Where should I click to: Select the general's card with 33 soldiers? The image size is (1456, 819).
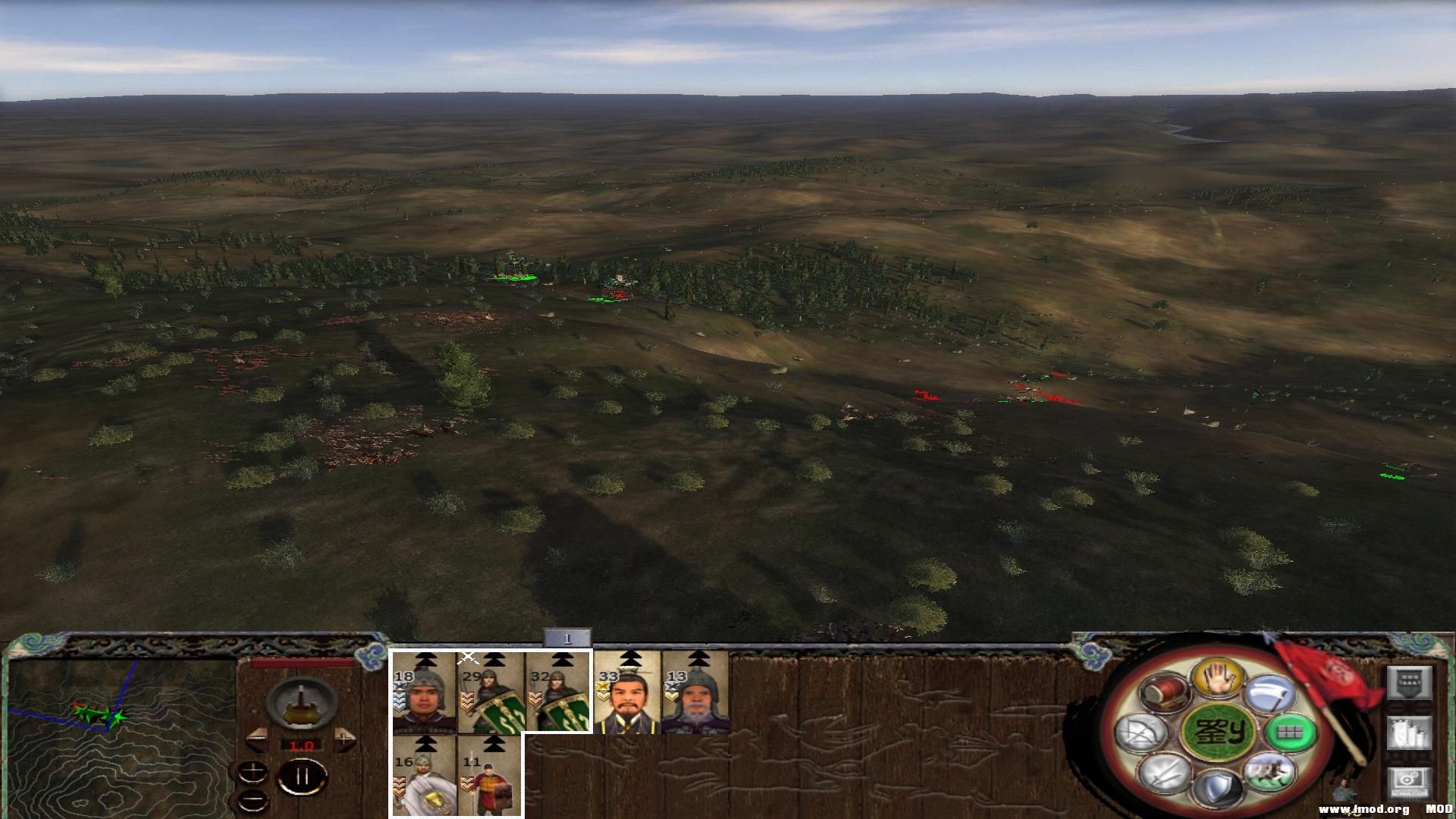click(627, 693)
